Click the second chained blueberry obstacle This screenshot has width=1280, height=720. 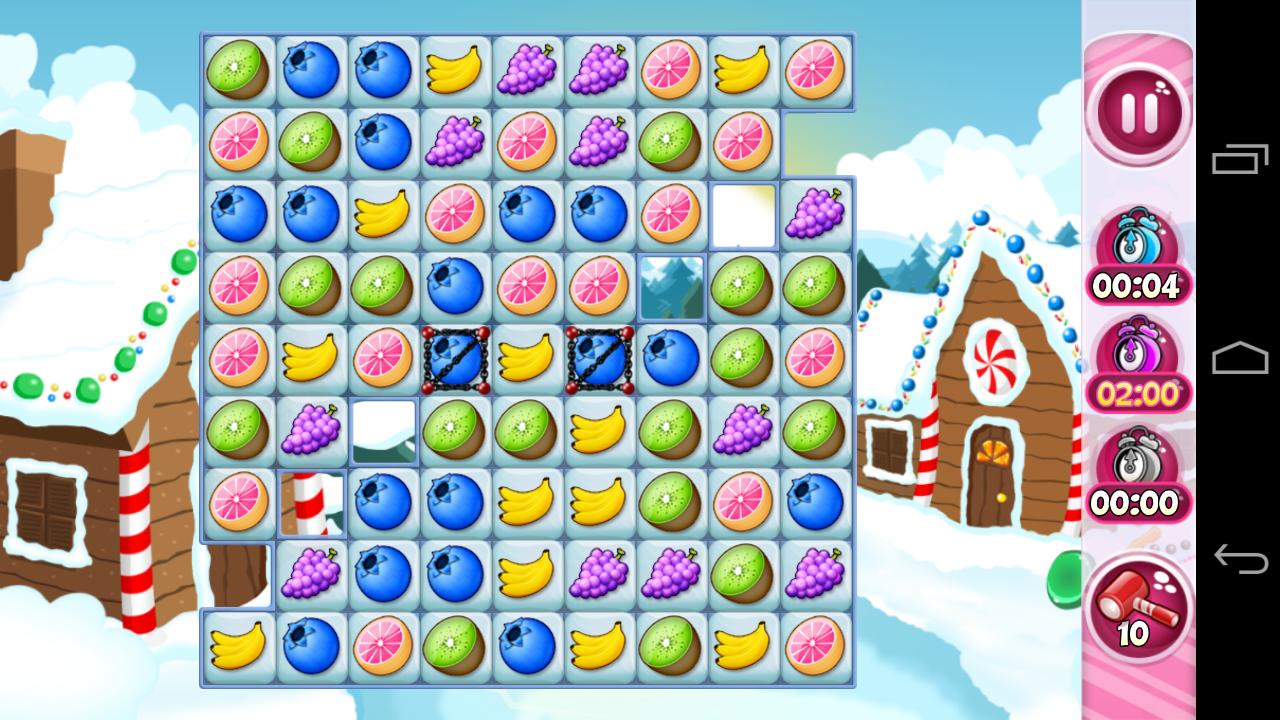[599, 358]
